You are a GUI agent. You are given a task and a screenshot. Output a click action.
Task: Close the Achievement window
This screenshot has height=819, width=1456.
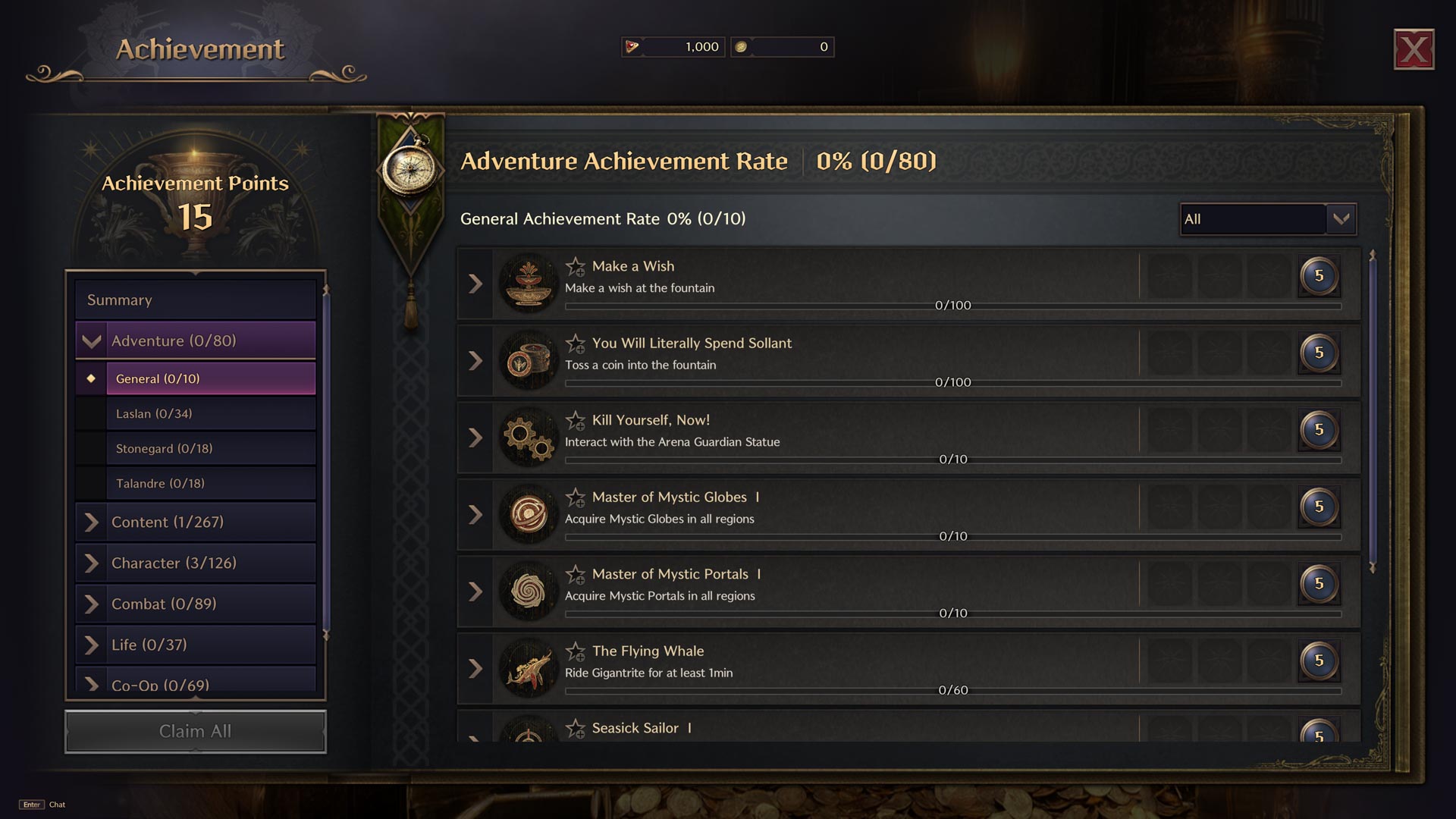click(x=1414, y=50)
